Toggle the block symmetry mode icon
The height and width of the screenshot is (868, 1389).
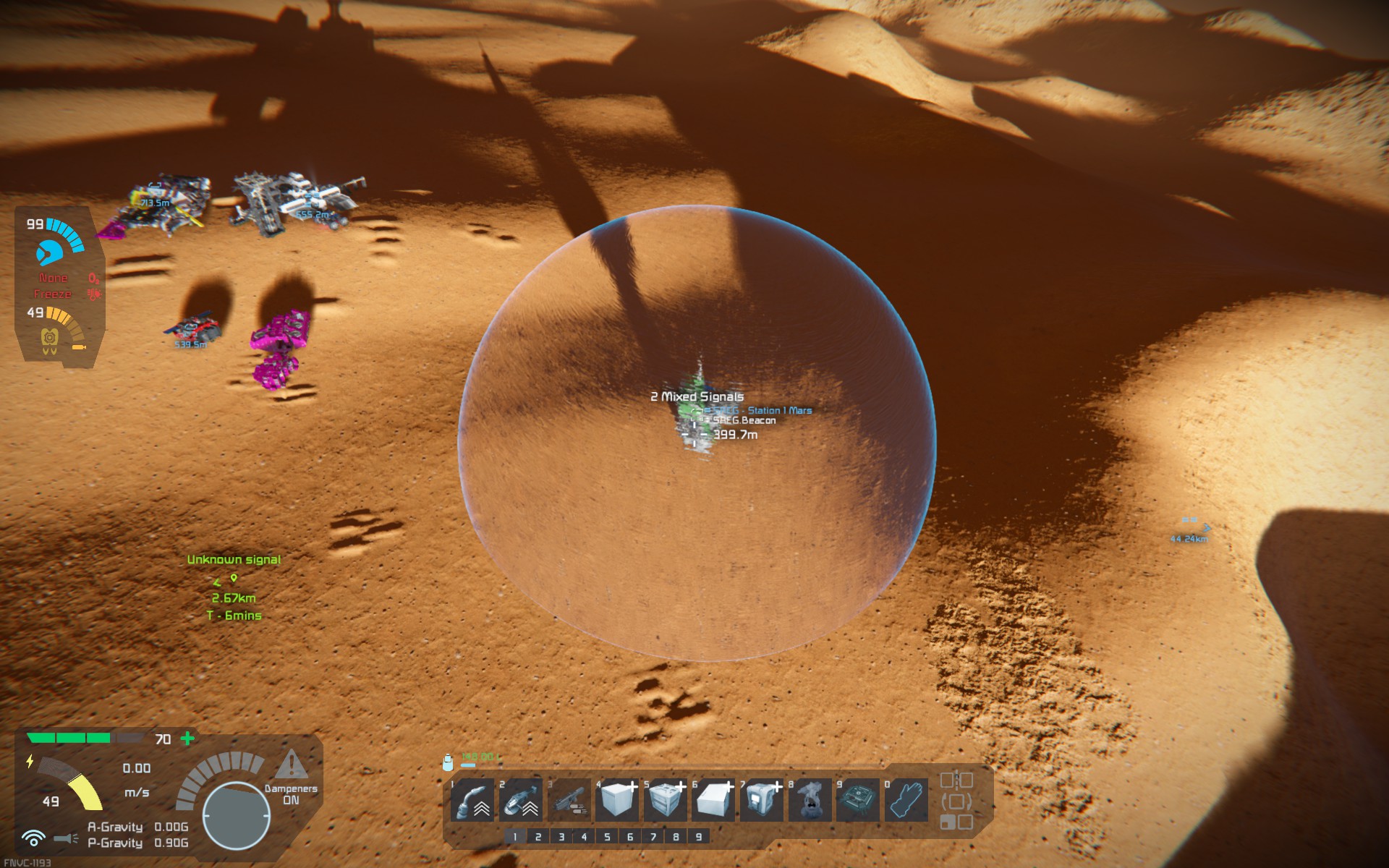point(956,780)
